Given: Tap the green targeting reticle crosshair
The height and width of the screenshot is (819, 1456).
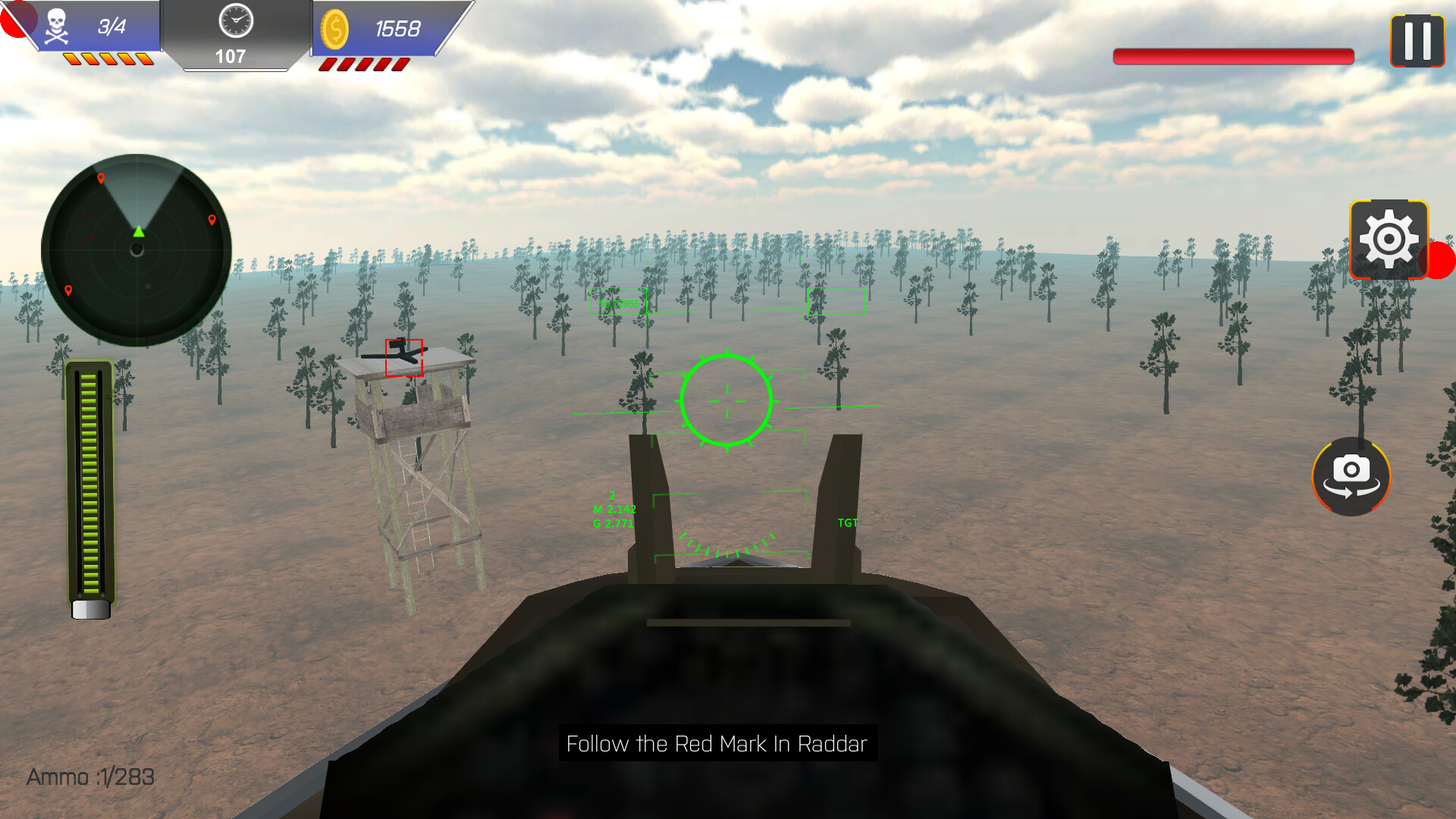Looking at the screenshot, I should 726,400.
